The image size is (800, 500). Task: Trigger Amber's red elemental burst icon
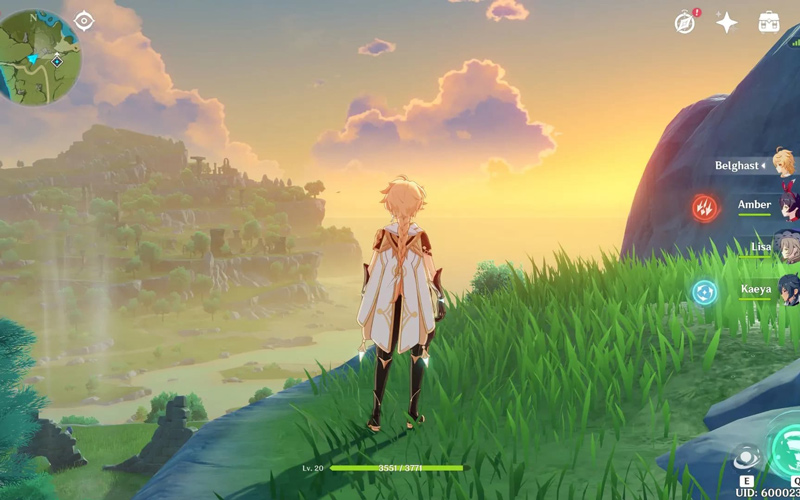tap(705, 207)
